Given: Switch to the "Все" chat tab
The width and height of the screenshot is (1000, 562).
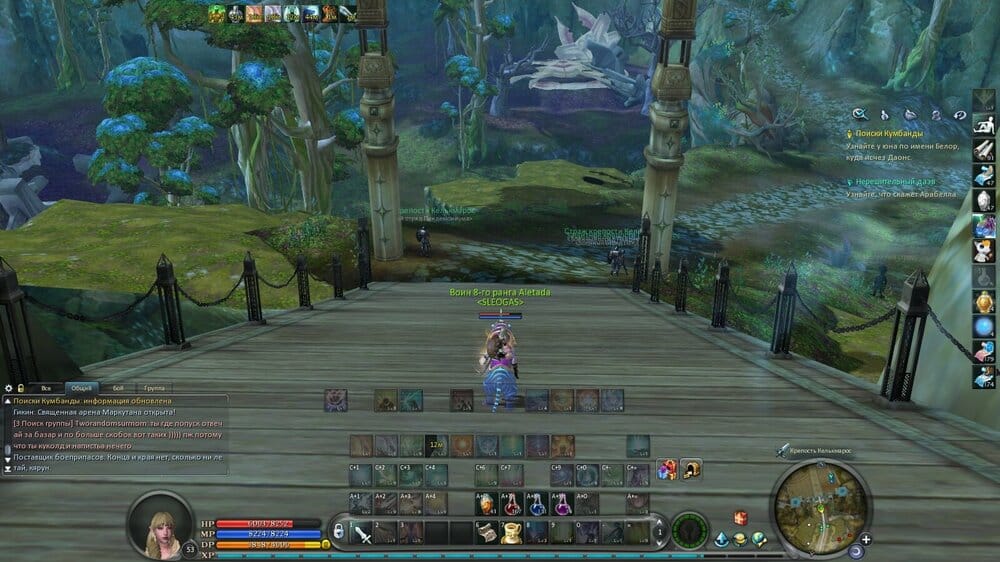Looking at the screenshot, I should (x=45, y=388).
